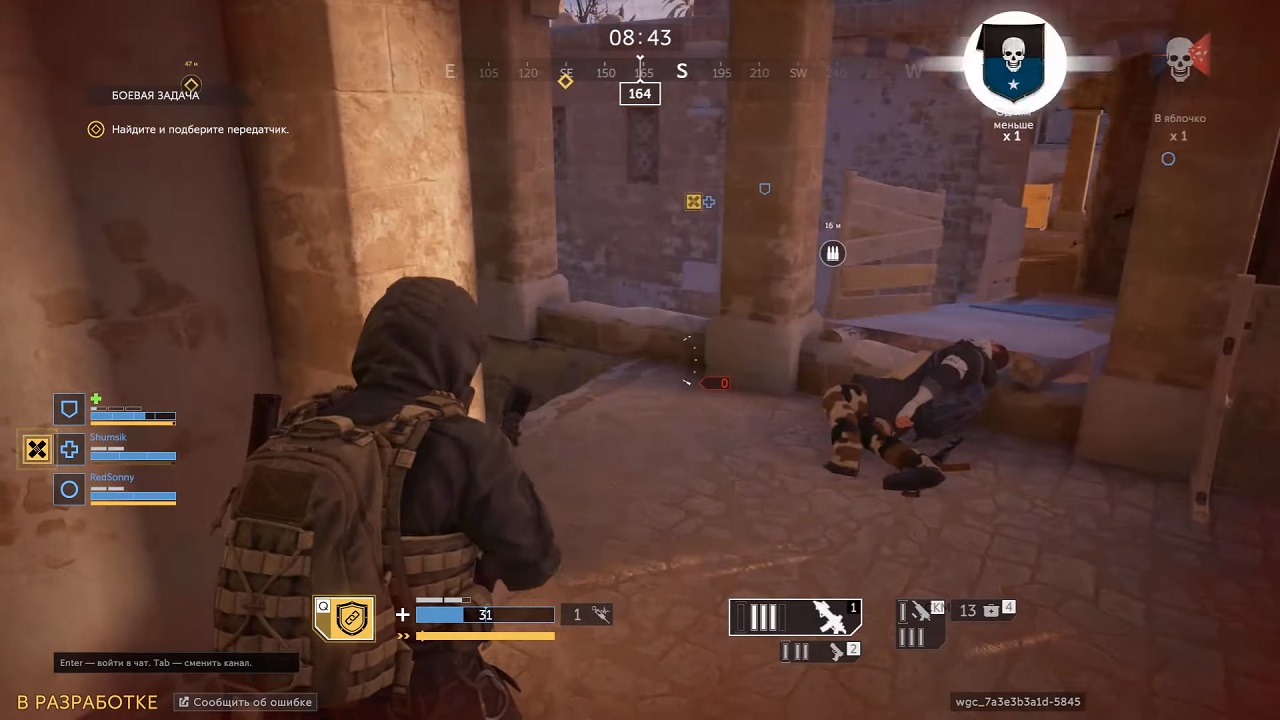Switch to the pistol in slot 2
The image size is (1280, 720).
click(821, 651)
